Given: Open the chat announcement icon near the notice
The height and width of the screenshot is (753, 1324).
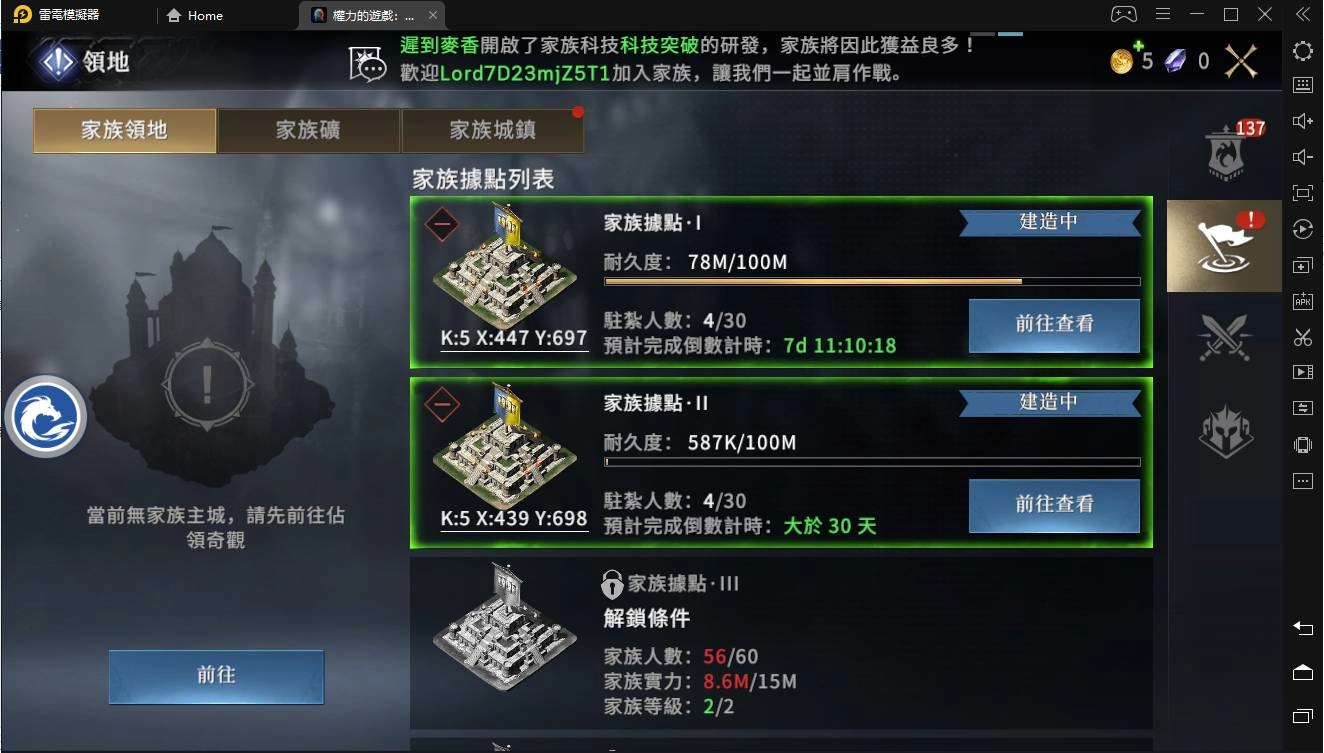Looking at the screenshot, I should (367, 60).
